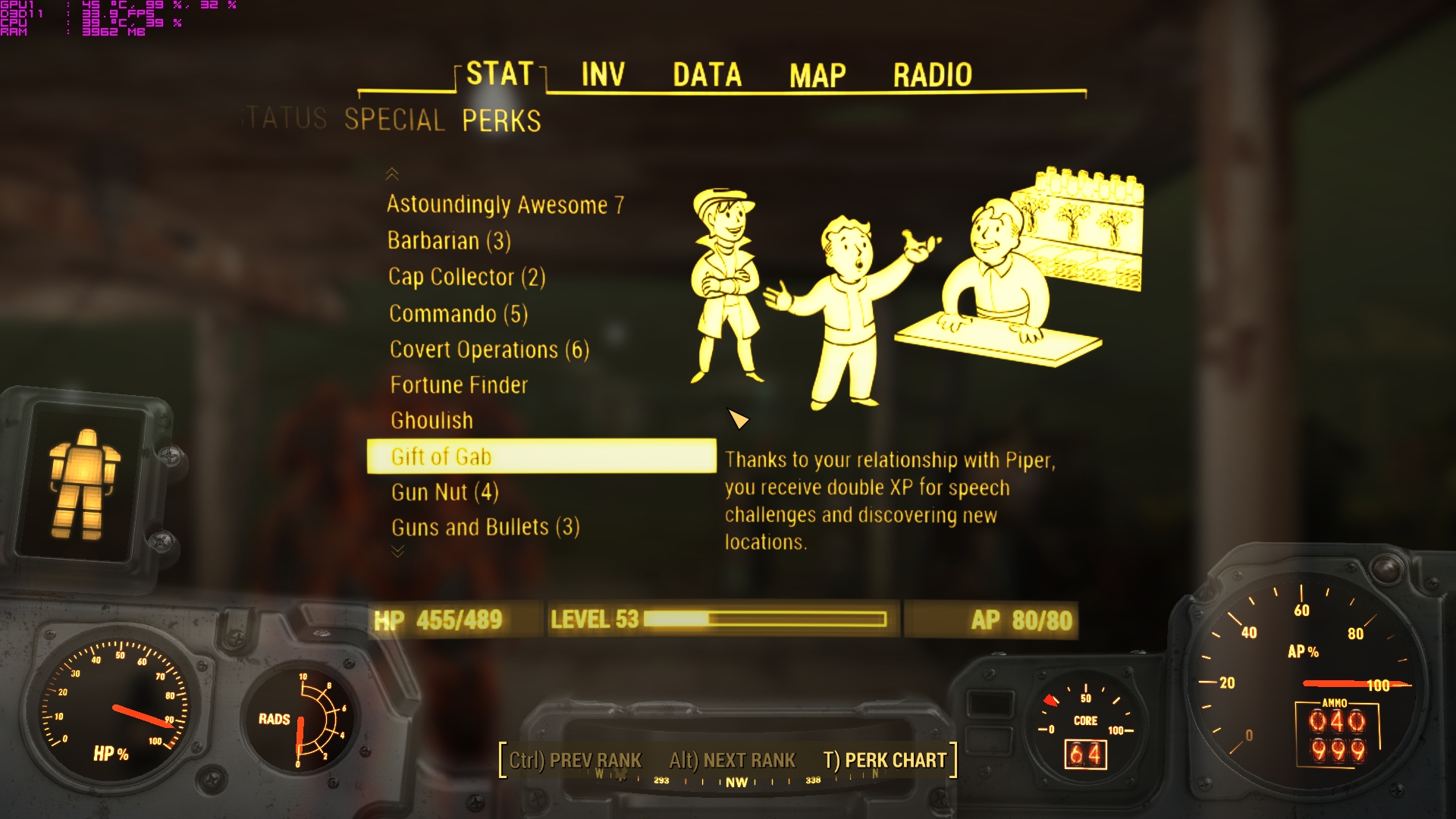Open the RADIO tab
1456x819 pixels.
pos(932,74)
